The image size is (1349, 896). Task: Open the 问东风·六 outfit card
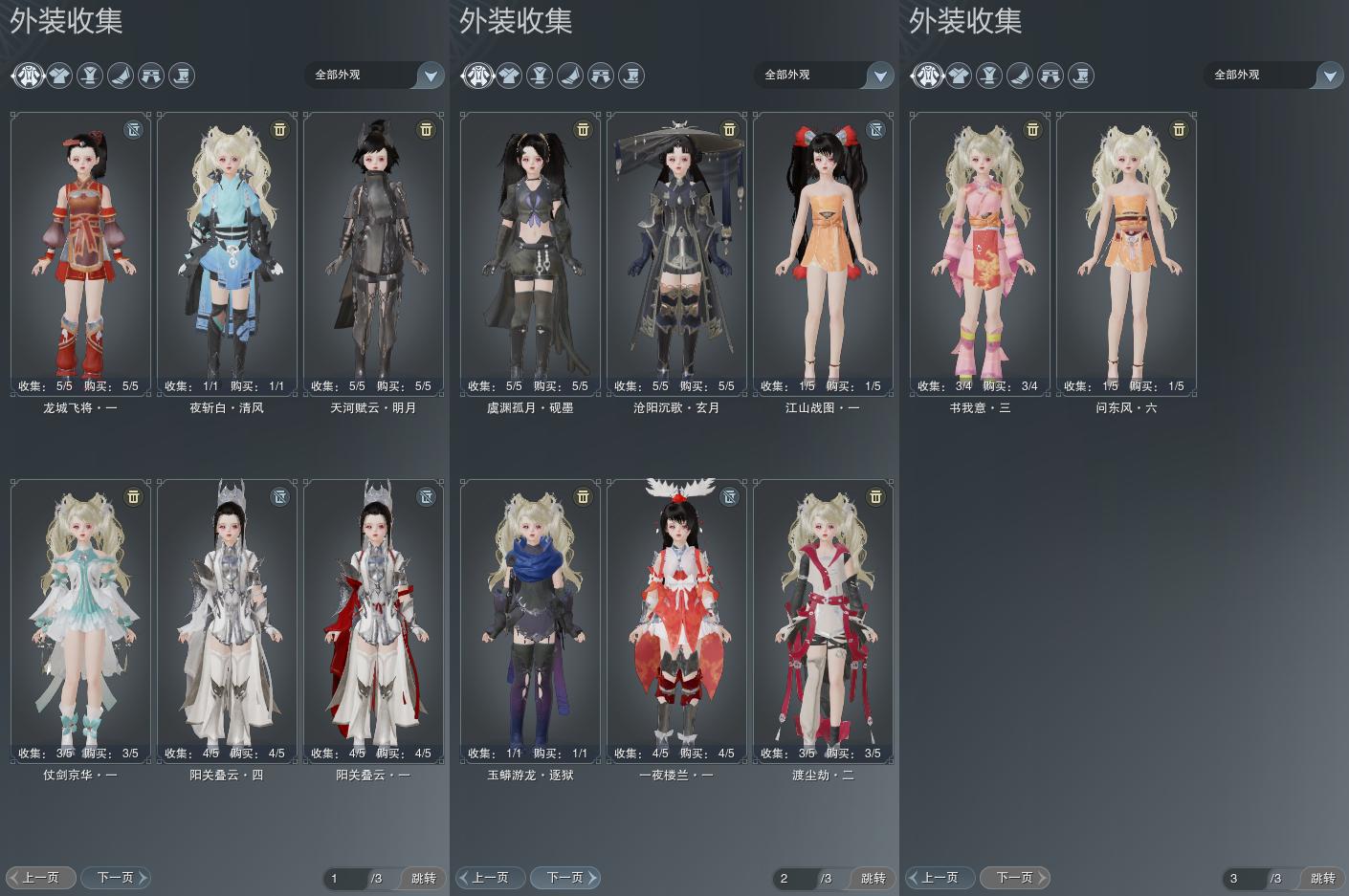tap(1126, 253)
